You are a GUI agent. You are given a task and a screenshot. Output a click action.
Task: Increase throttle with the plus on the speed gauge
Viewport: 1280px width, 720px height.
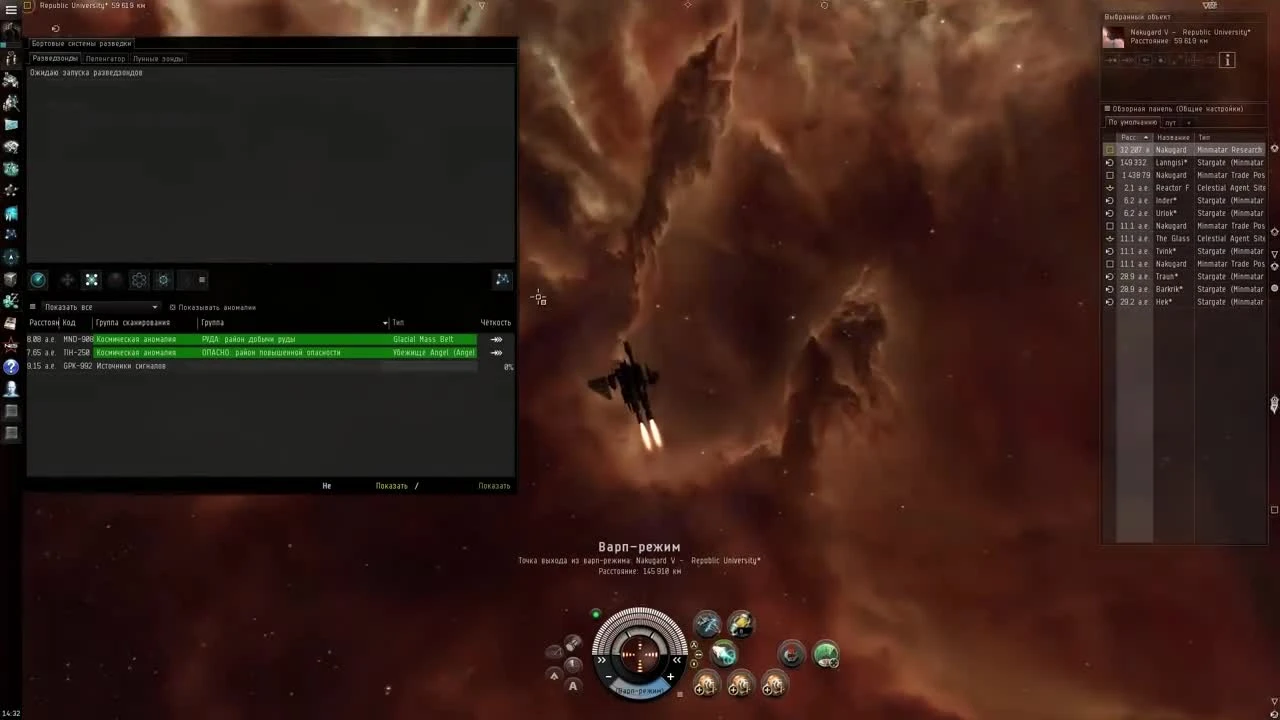670,676
